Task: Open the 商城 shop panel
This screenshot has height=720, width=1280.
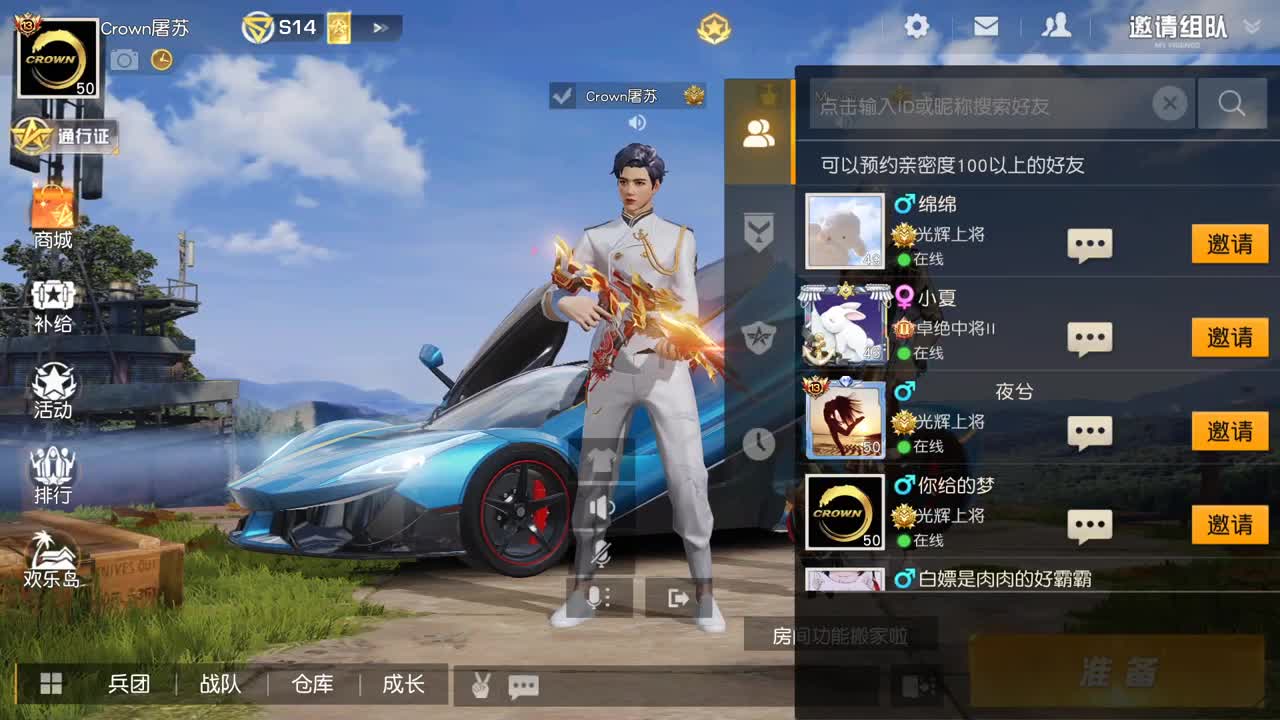Action: [x=54, y=213]
